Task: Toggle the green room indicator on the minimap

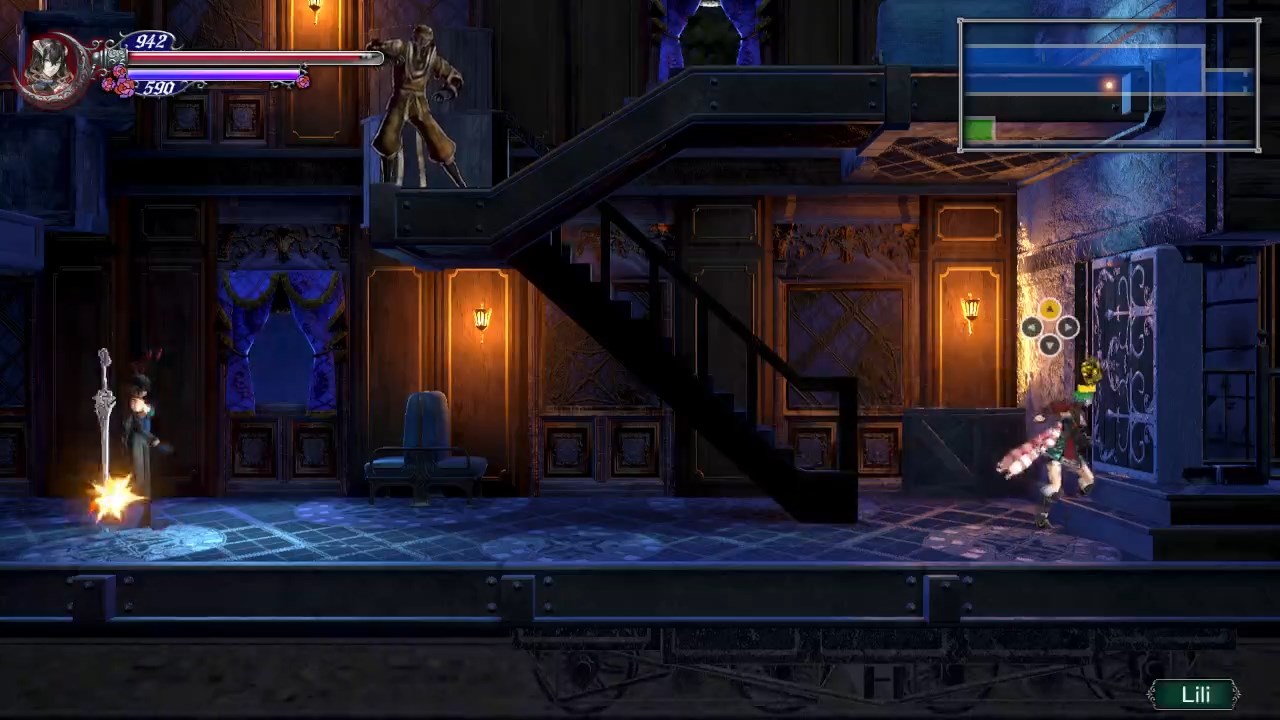Action: coord(979,127)
